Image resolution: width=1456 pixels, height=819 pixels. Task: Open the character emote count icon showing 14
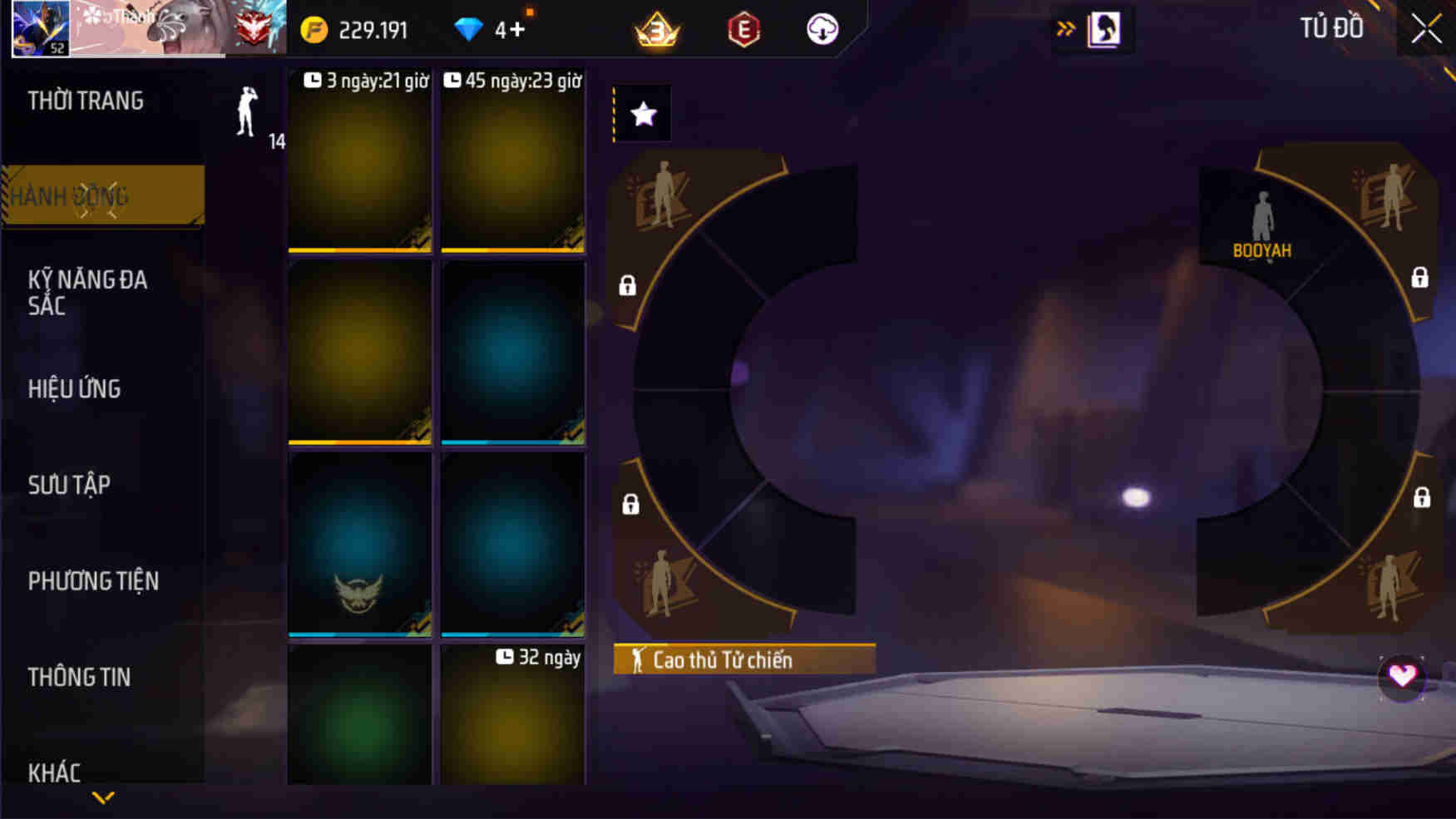click(x=244, y=116)
